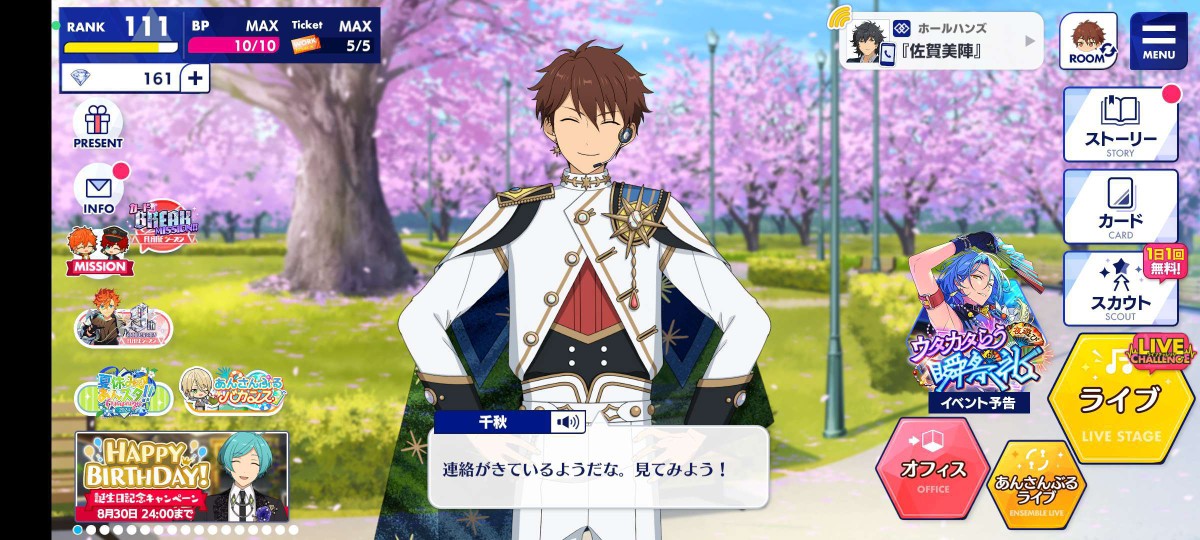This screenshot has width=1200, height=540.
Task: Replay Chiaki's voice line speaker icon
Action: tap(568, 422)
